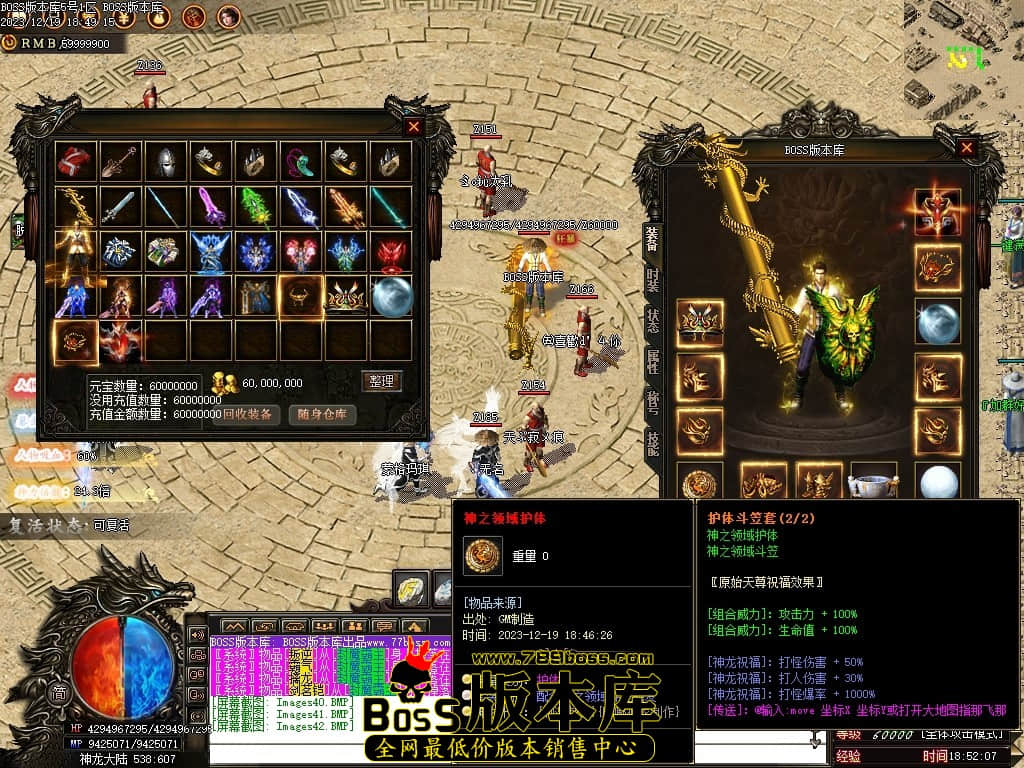Click the equipped crown helmet slot
This screenshot has height=768, width=1024.
tap(699, 320)
